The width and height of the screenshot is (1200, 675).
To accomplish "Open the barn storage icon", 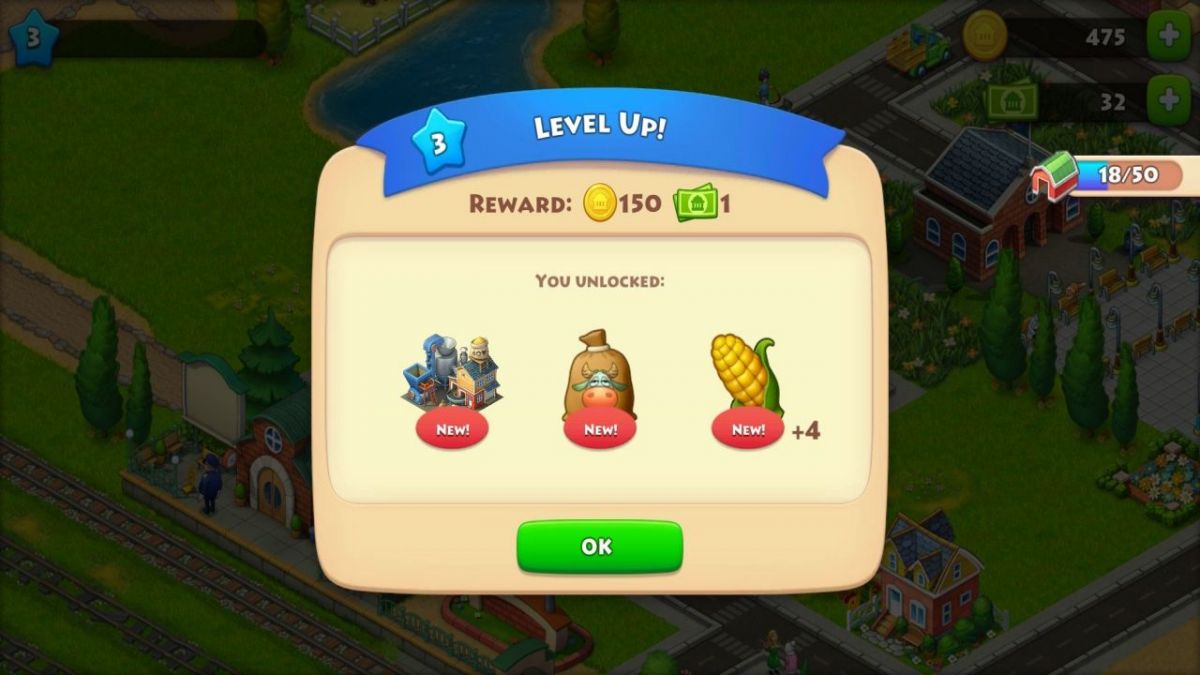I will tap(1055, 178).
